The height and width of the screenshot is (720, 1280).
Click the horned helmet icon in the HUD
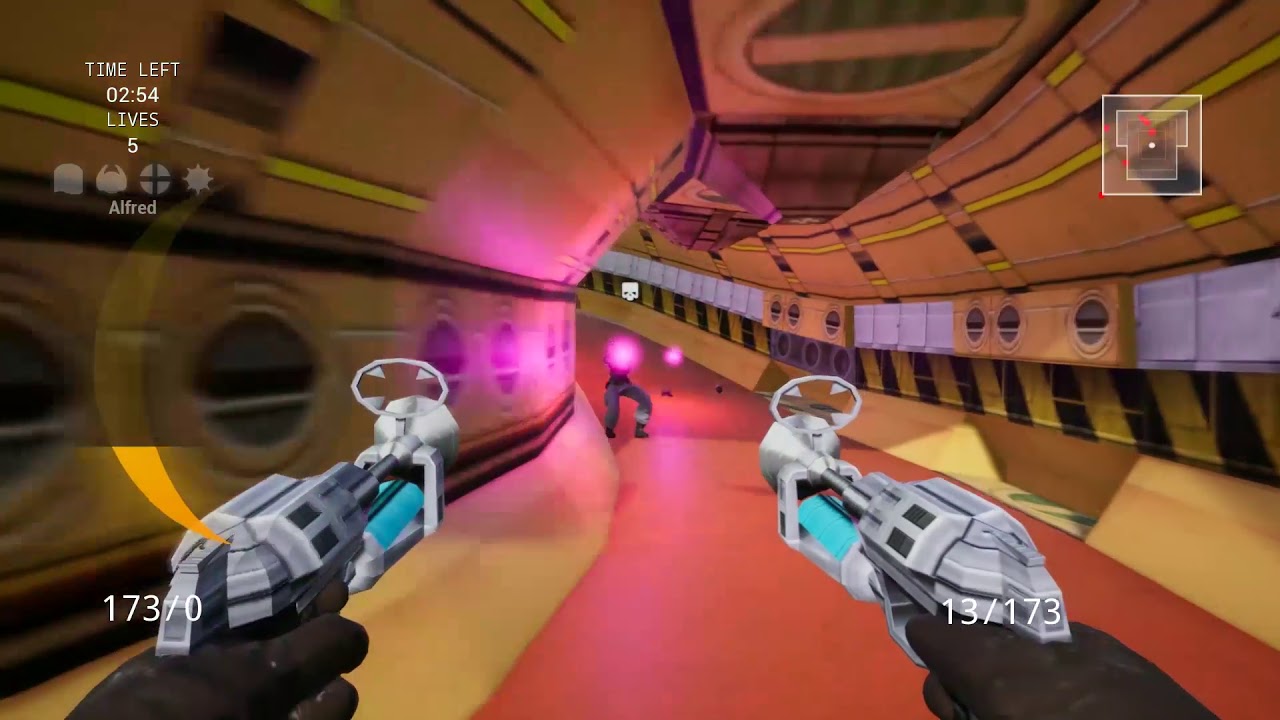point(111,177)
